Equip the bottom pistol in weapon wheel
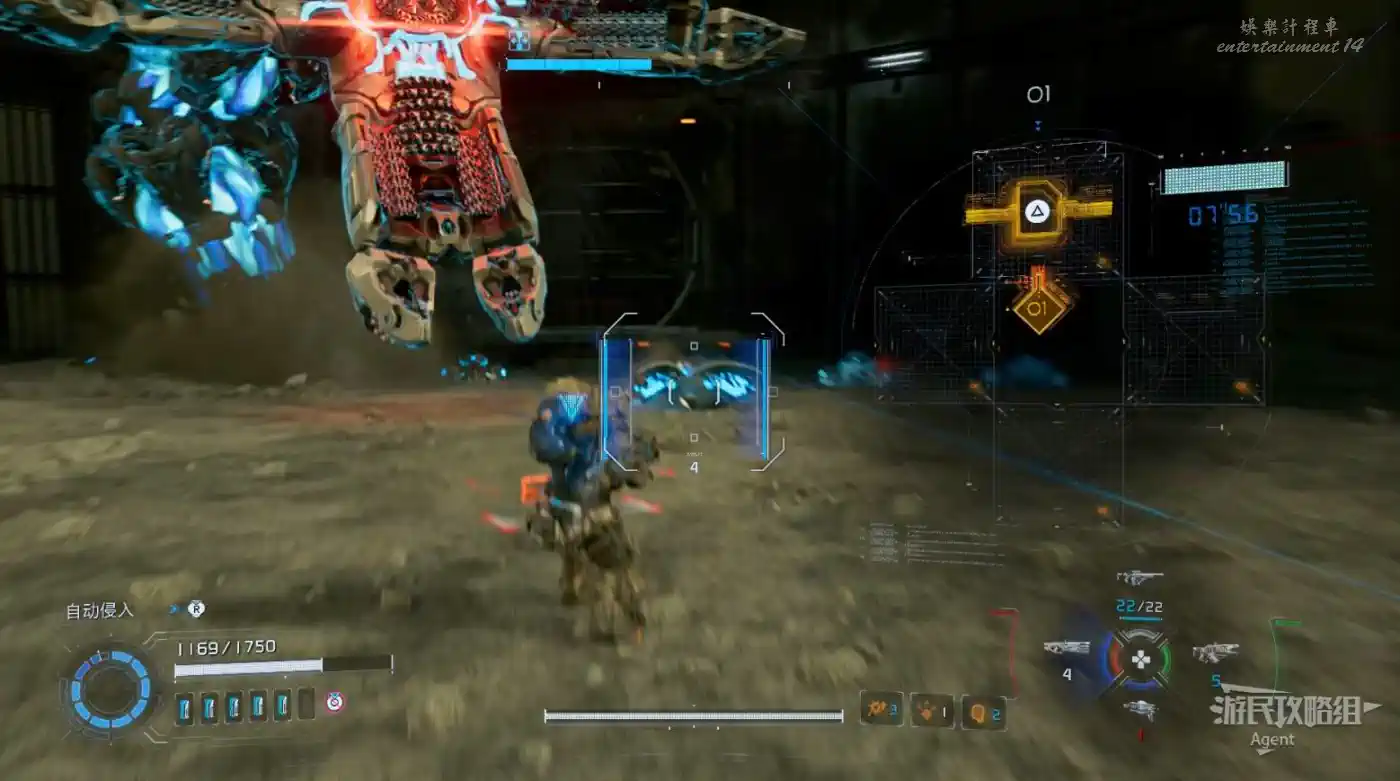 tap(1140, 709)
